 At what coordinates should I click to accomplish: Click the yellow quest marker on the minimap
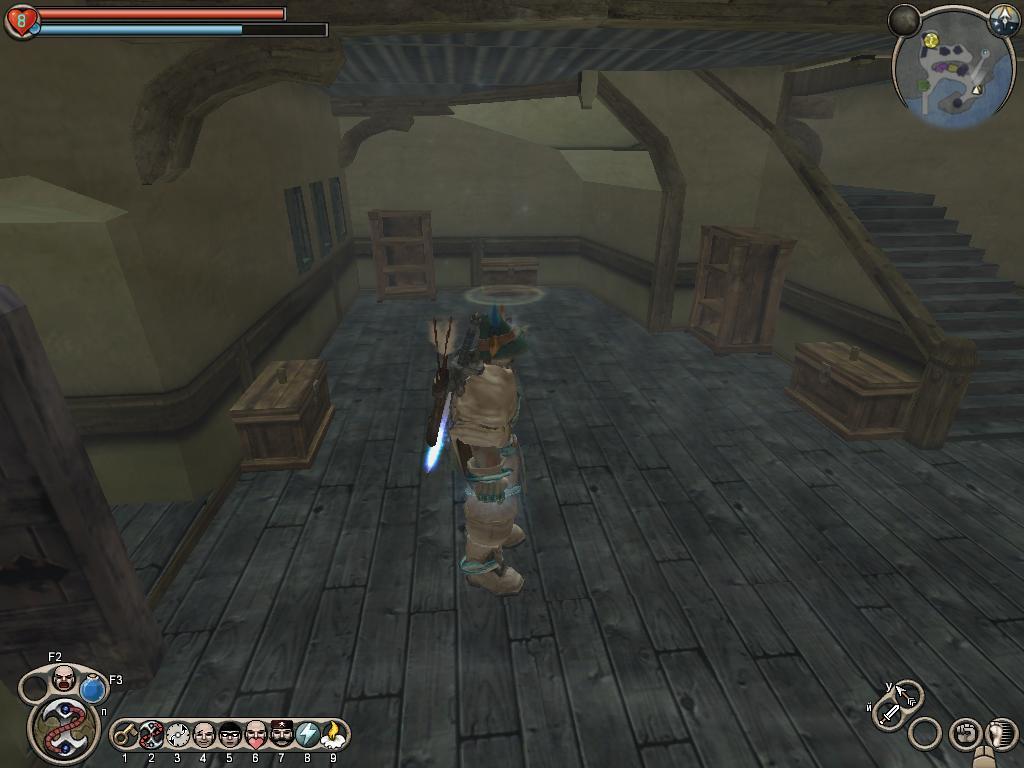(x=932, y=41)
